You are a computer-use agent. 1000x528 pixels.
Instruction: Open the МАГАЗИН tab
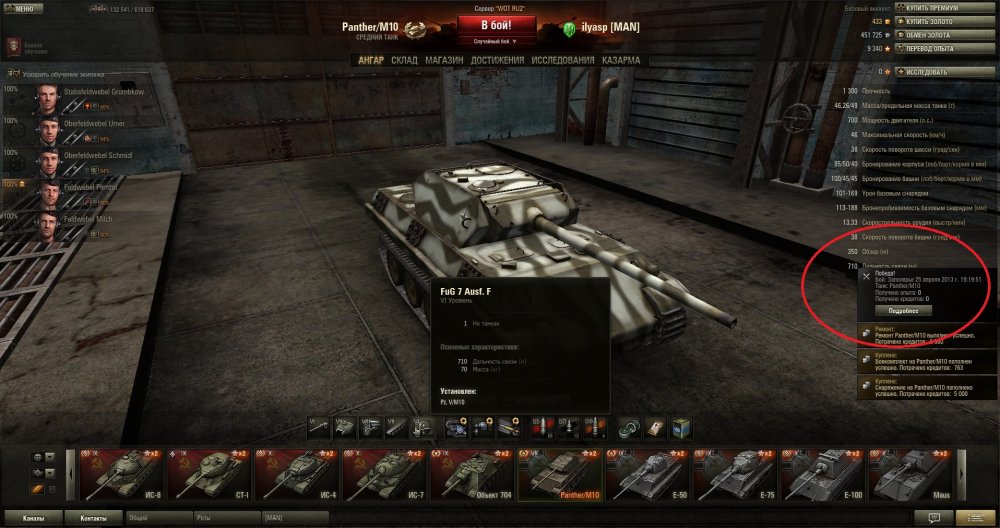pyautogui.click(x=443, y=60)
